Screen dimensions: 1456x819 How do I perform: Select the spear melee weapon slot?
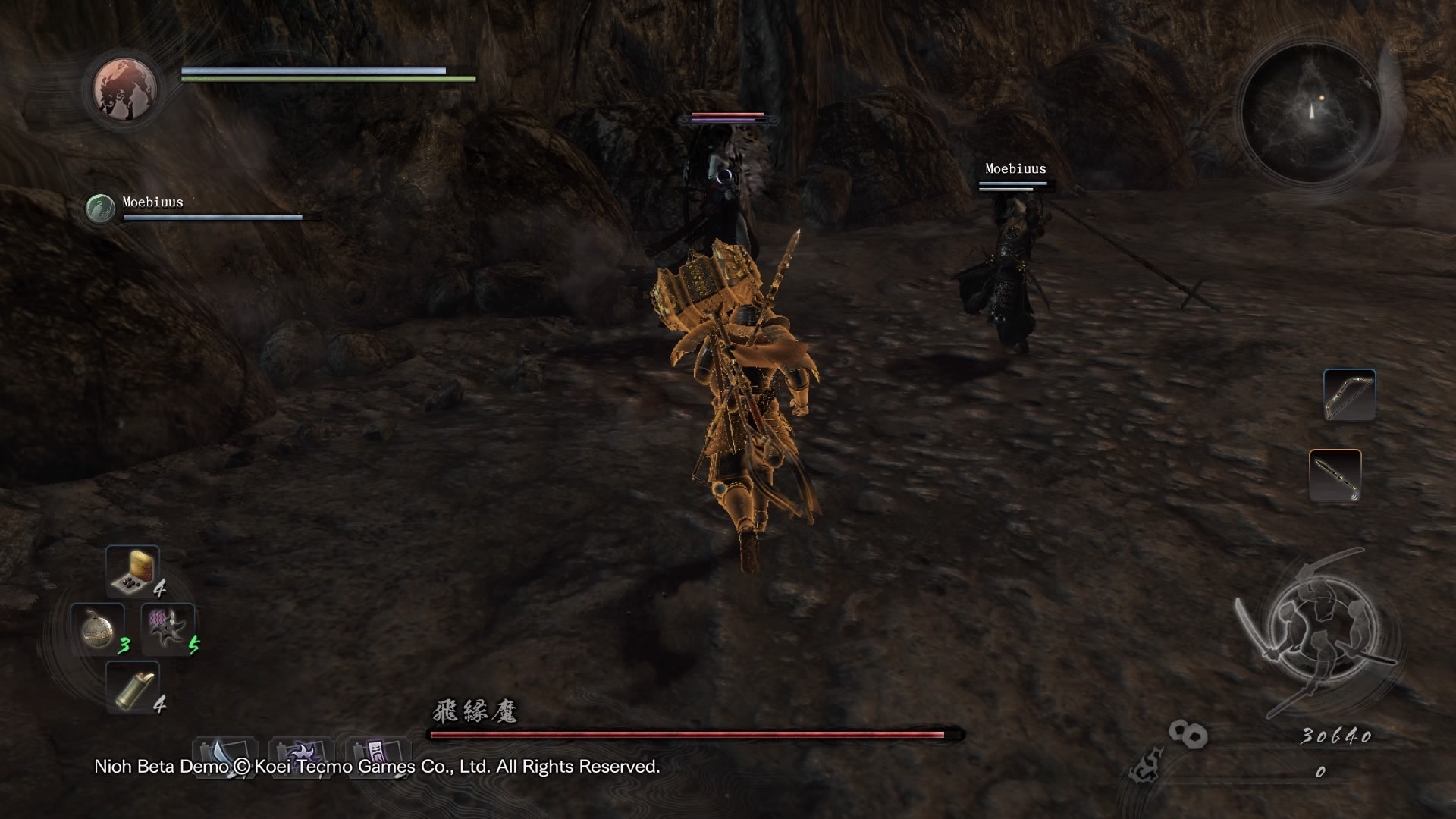click(1335, 475)
